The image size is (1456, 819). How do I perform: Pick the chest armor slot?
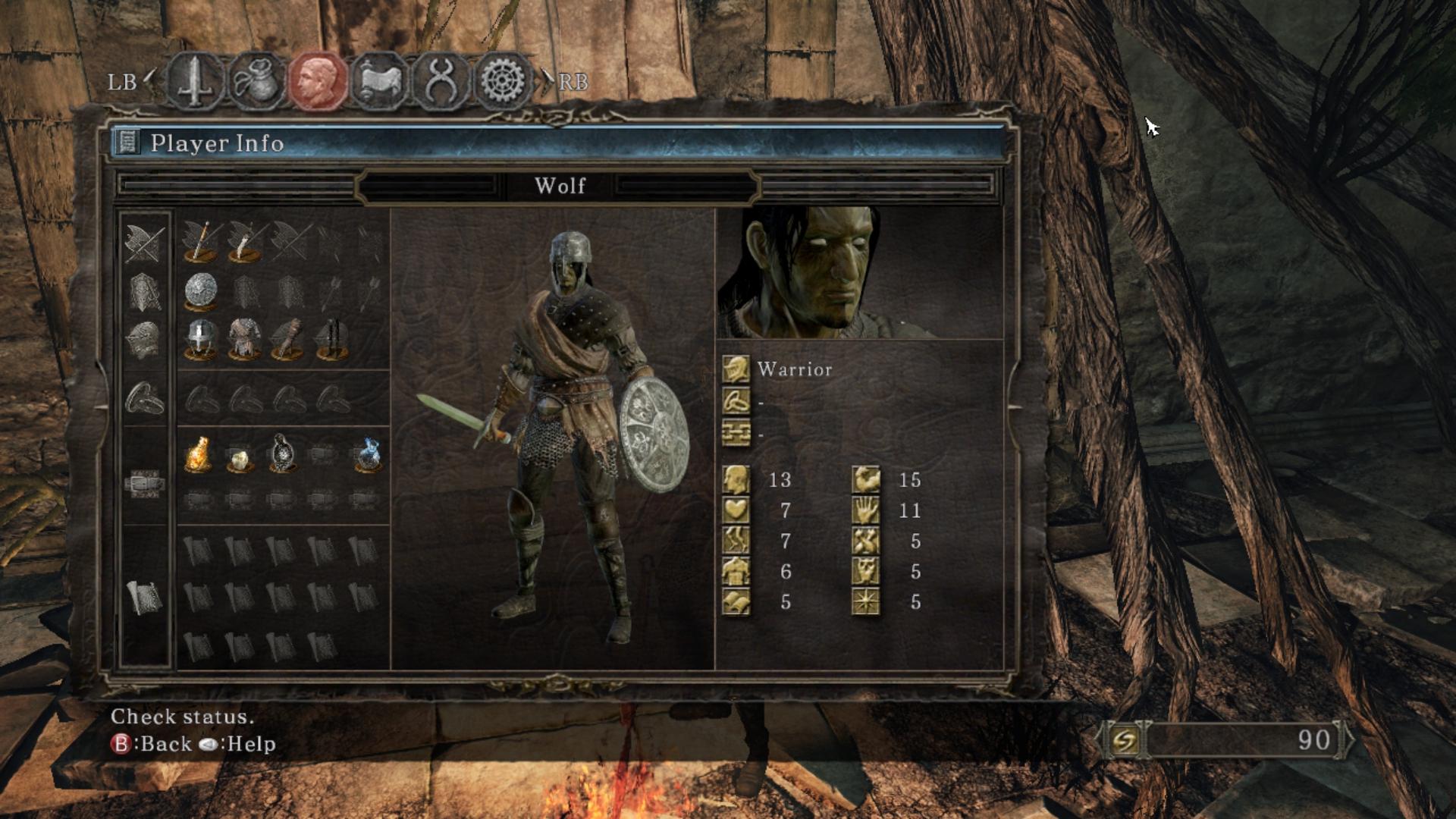coord(244,338)
